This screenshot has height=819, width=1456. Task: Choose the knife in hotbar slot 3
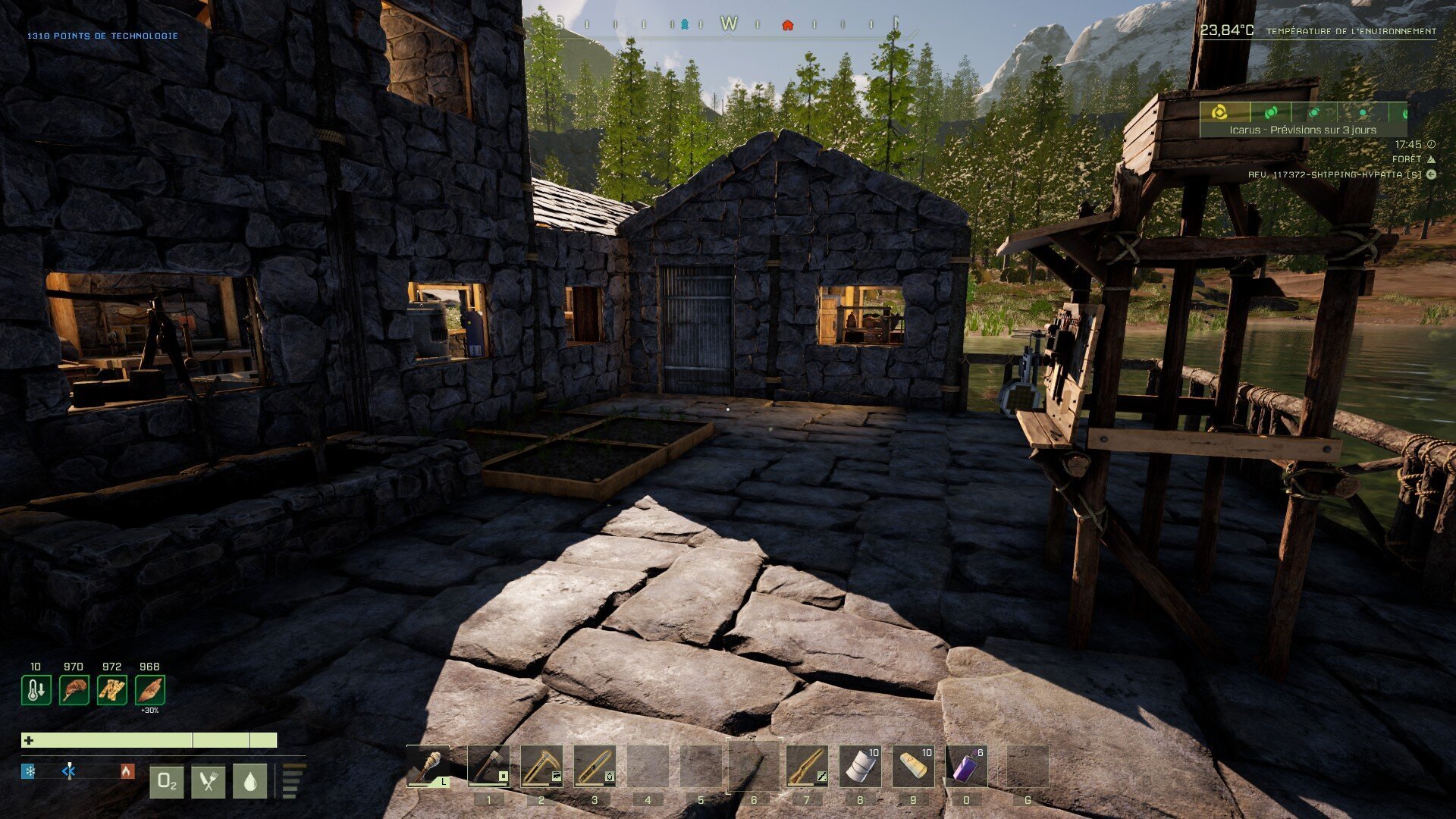(x=595, y=766)
